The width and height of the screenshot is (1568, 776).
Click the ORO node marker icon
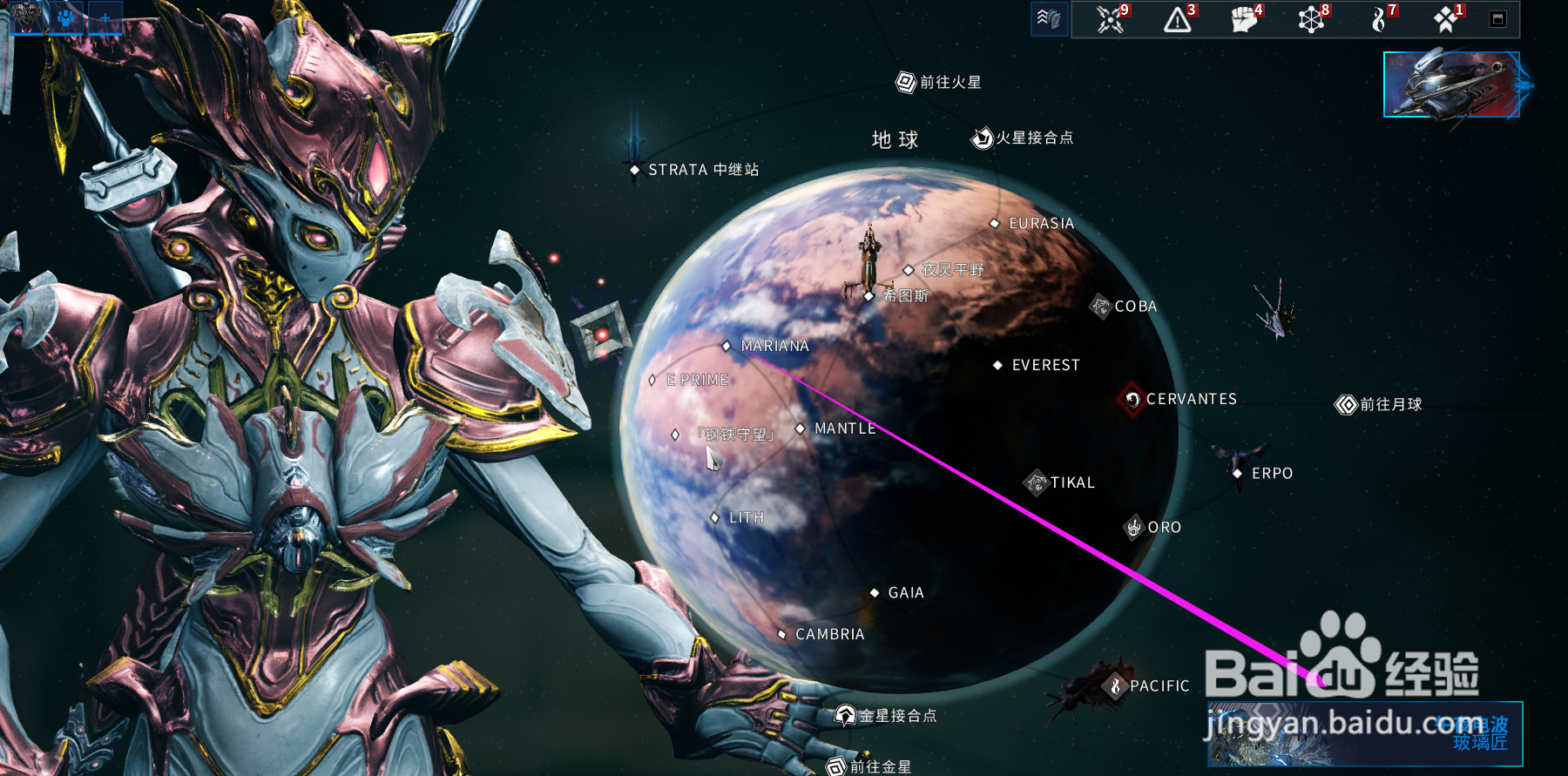pyautogui.click(x=1133, y=527)
